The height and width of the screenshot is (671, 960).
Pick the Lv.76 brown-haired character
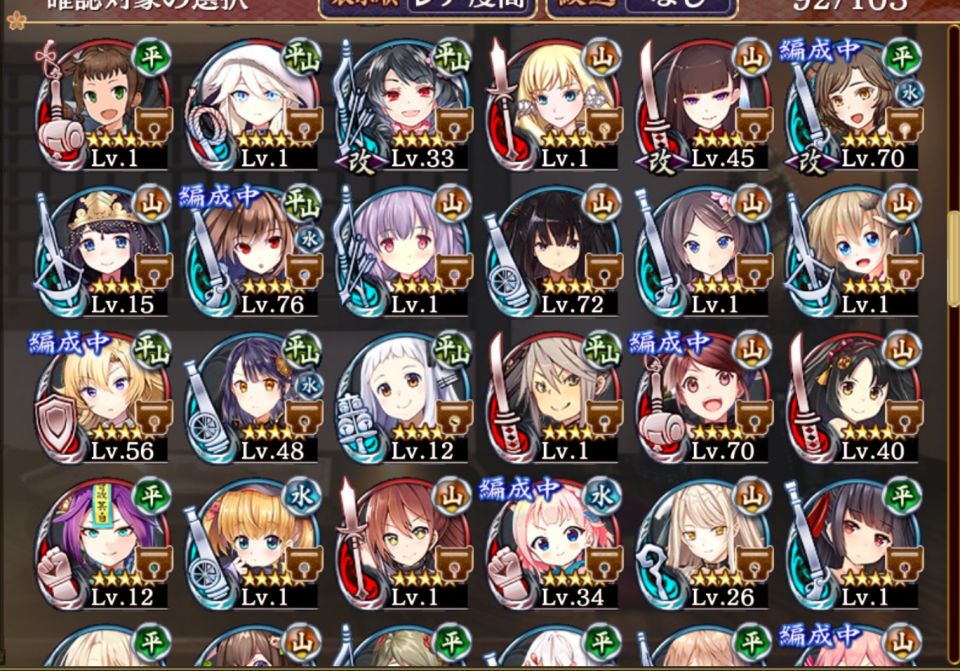coord(253,250)
